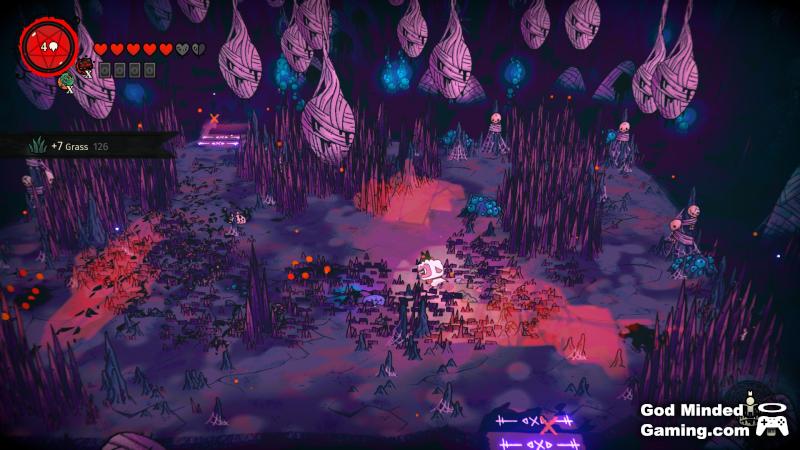Screen dimensions: 800x450
Task: Open the God Minded Gaming.com watermark
Action: pyautogui.click(x=696, y=419)
